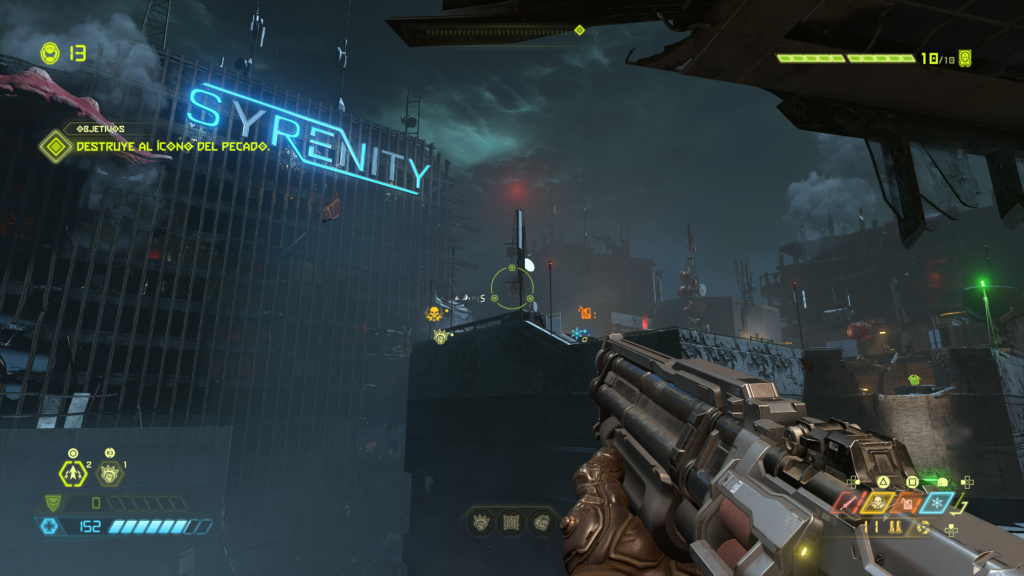Select the orange chainsaw fuel icon
Image resolution: width=1024 pixels, height=576 pixels.
pyautogui.click(x=908, y=503)
